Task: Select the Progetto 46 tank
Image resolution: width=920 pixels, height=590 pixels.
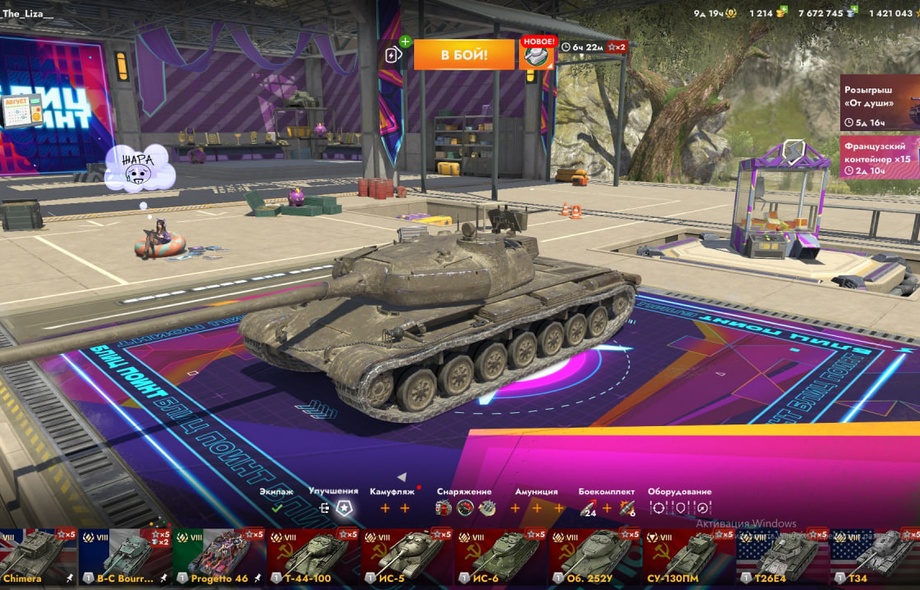Action: pos(213,557)
